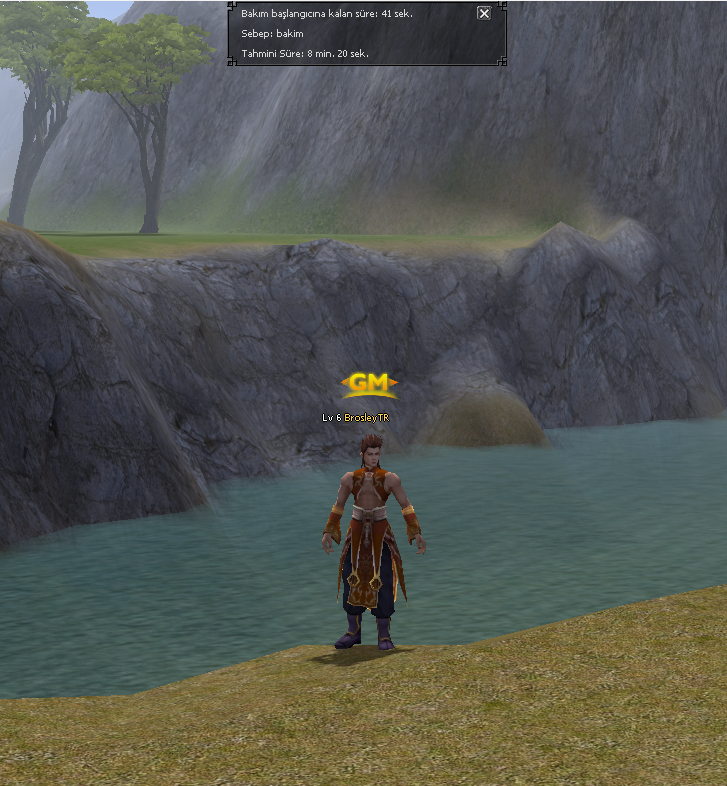Close the maintenance countdown notice
This screenshot has height=786, width=727.
point(484,13)
